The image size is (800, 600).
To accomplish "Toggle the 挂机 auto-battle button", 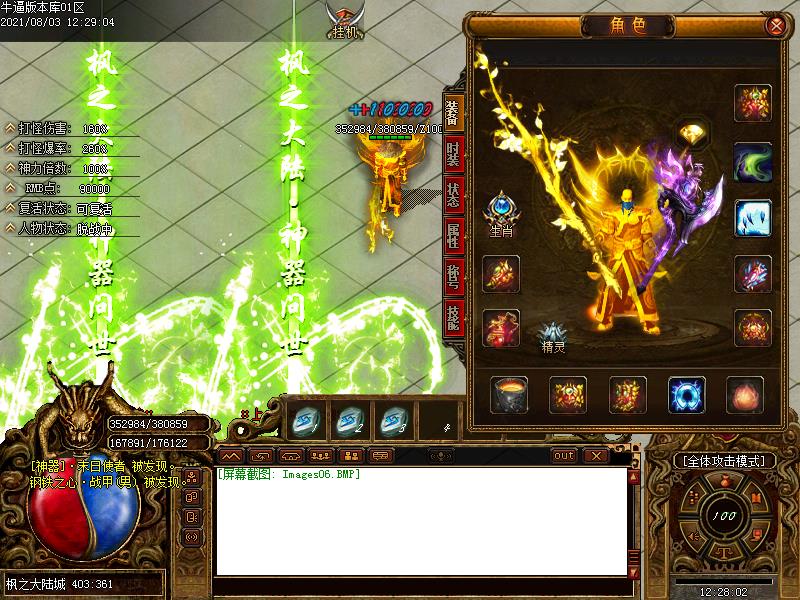I will tap(345, 20).
